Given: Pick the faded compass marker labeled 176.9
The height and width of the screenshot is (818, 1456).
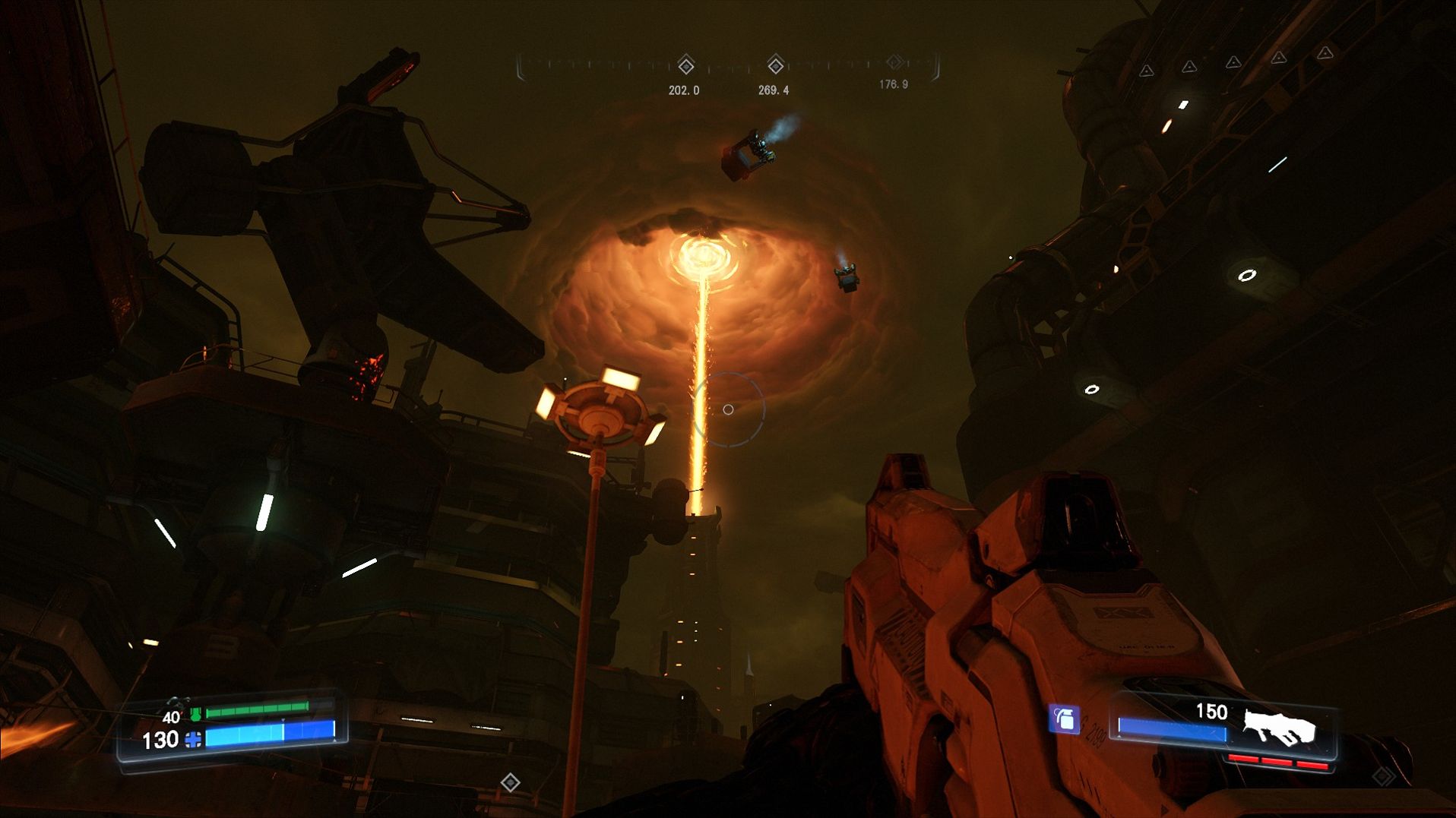Looking at the screenshot, I should click(x=894, y=62).
